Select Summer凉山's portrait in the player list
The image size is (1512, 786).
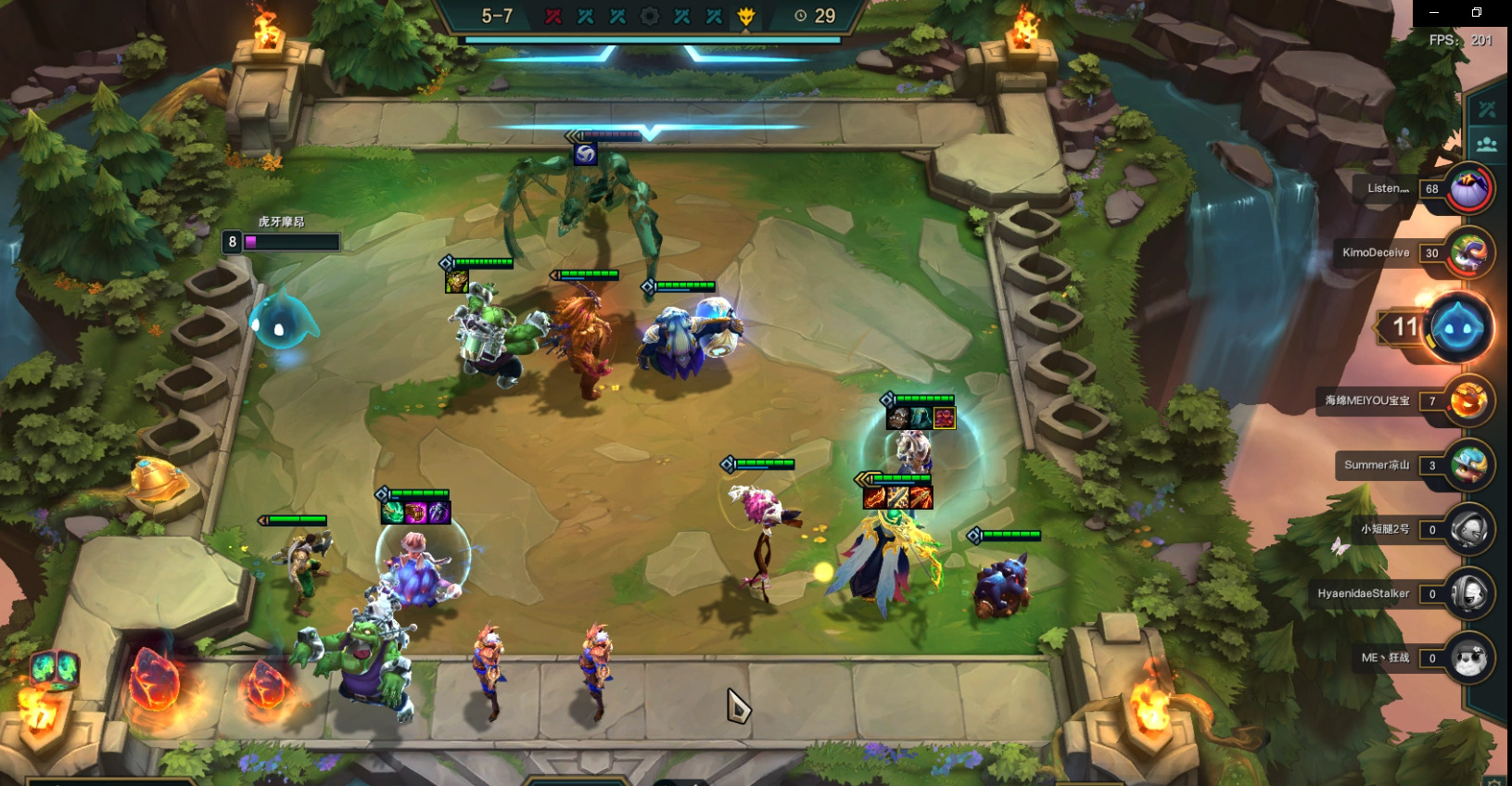tap(1468, 464)
